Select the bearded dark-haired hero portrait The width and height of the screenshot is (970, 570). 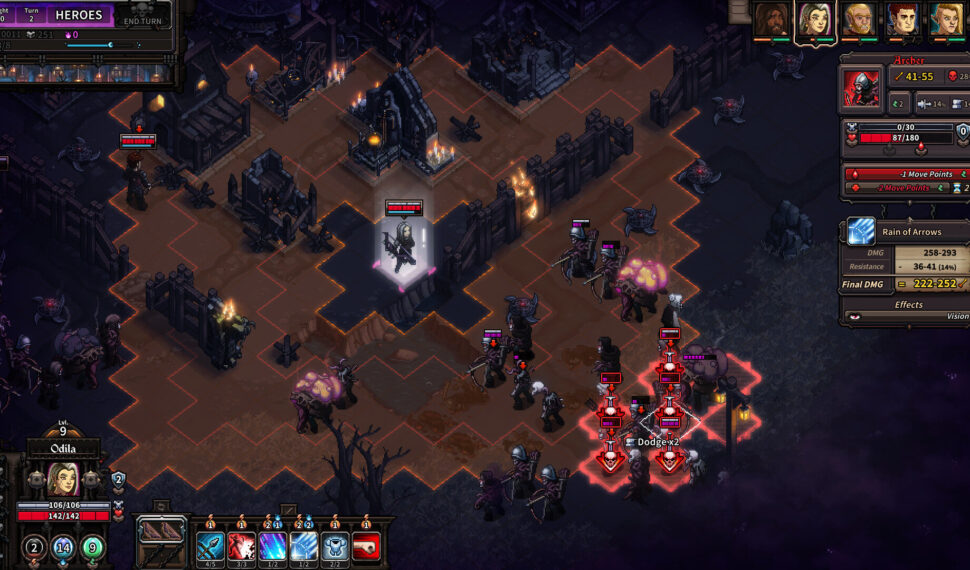point(772,19)
